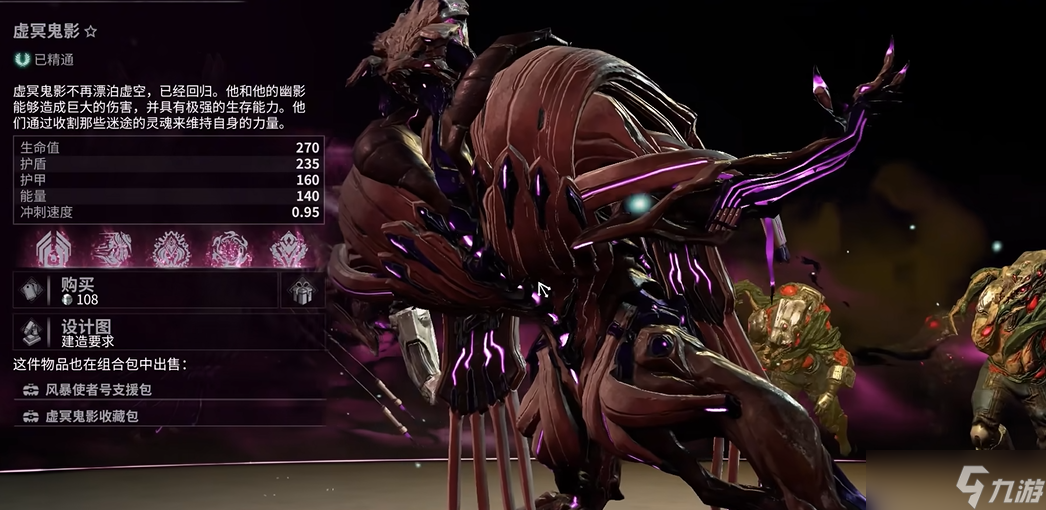Send as gift using the gift box button
Image resolution: width=1046 pixels, height=510 pixels.
click(301, 291)
